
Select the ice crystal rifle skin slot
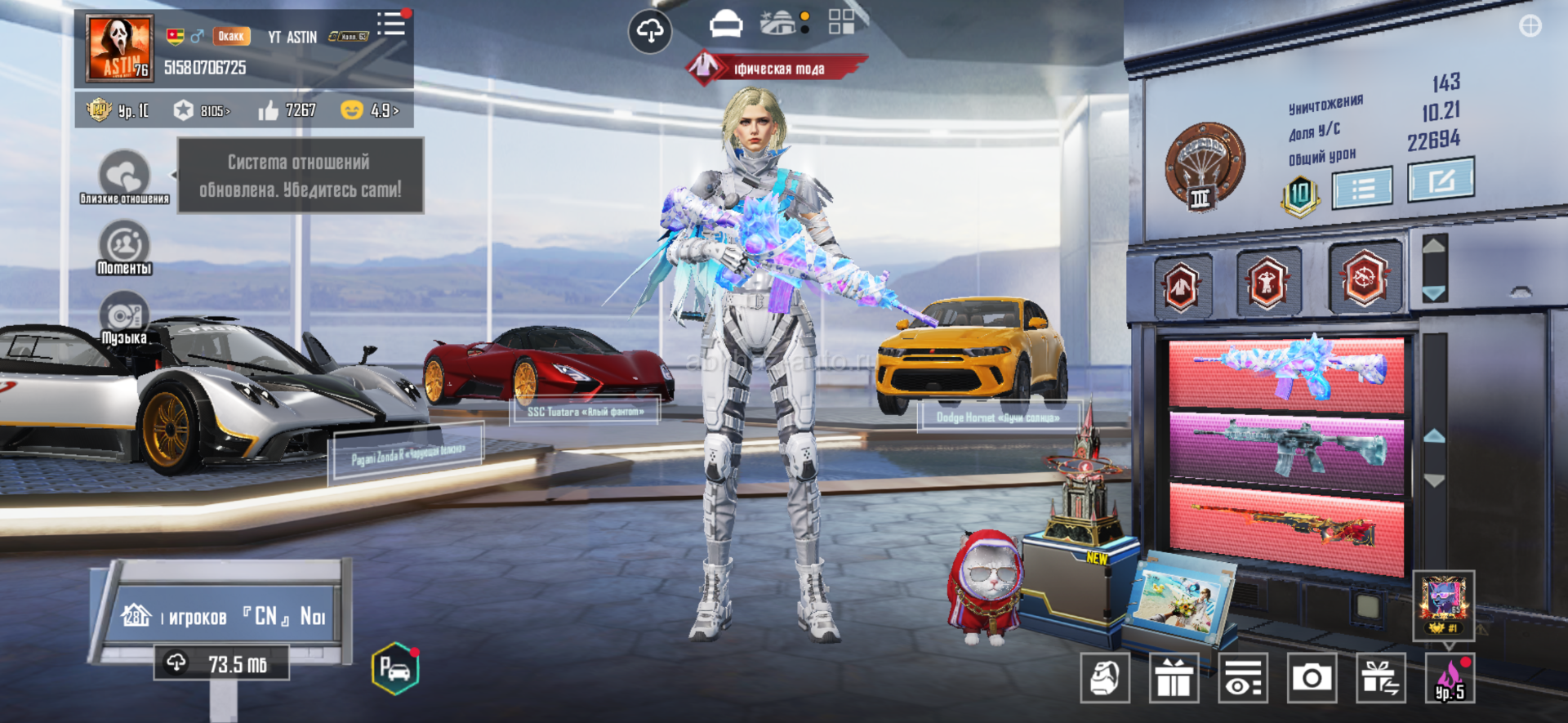pyautogui.click(x=1286, y=372)
